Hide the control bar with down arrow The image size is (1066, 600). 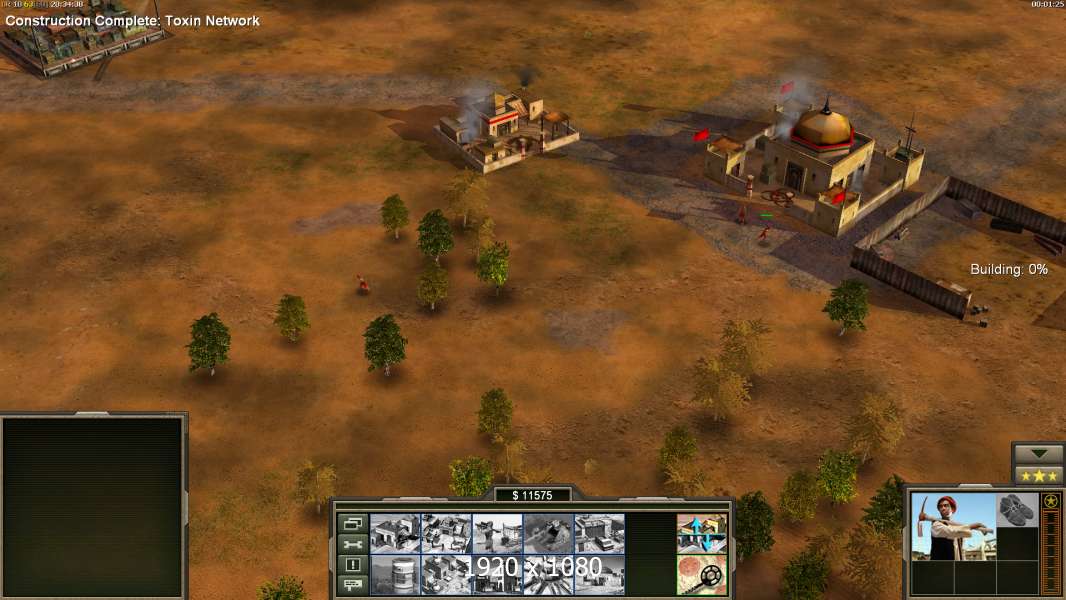coord(1038,452)
